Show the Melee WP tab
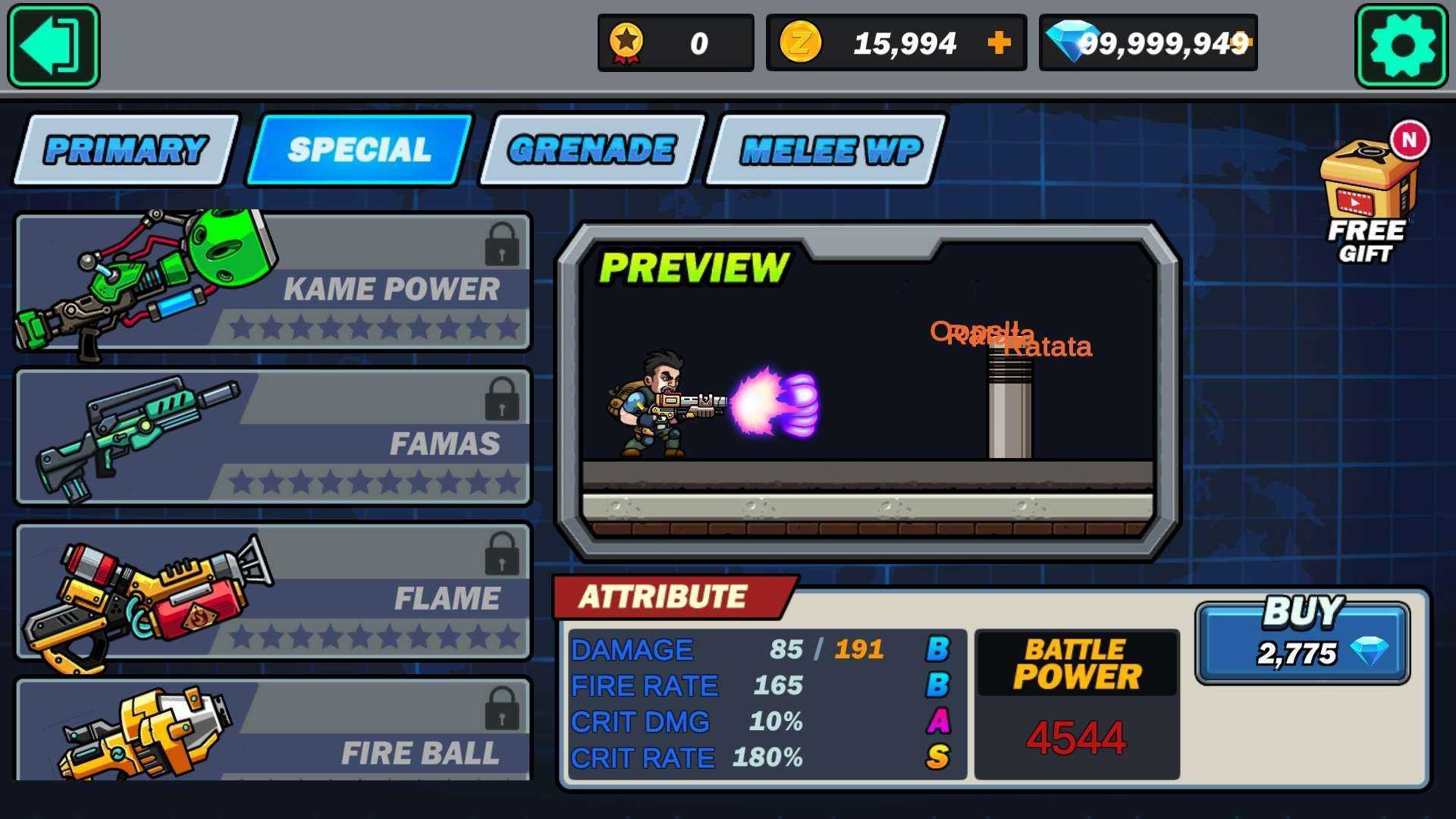 tap(830, 149)
